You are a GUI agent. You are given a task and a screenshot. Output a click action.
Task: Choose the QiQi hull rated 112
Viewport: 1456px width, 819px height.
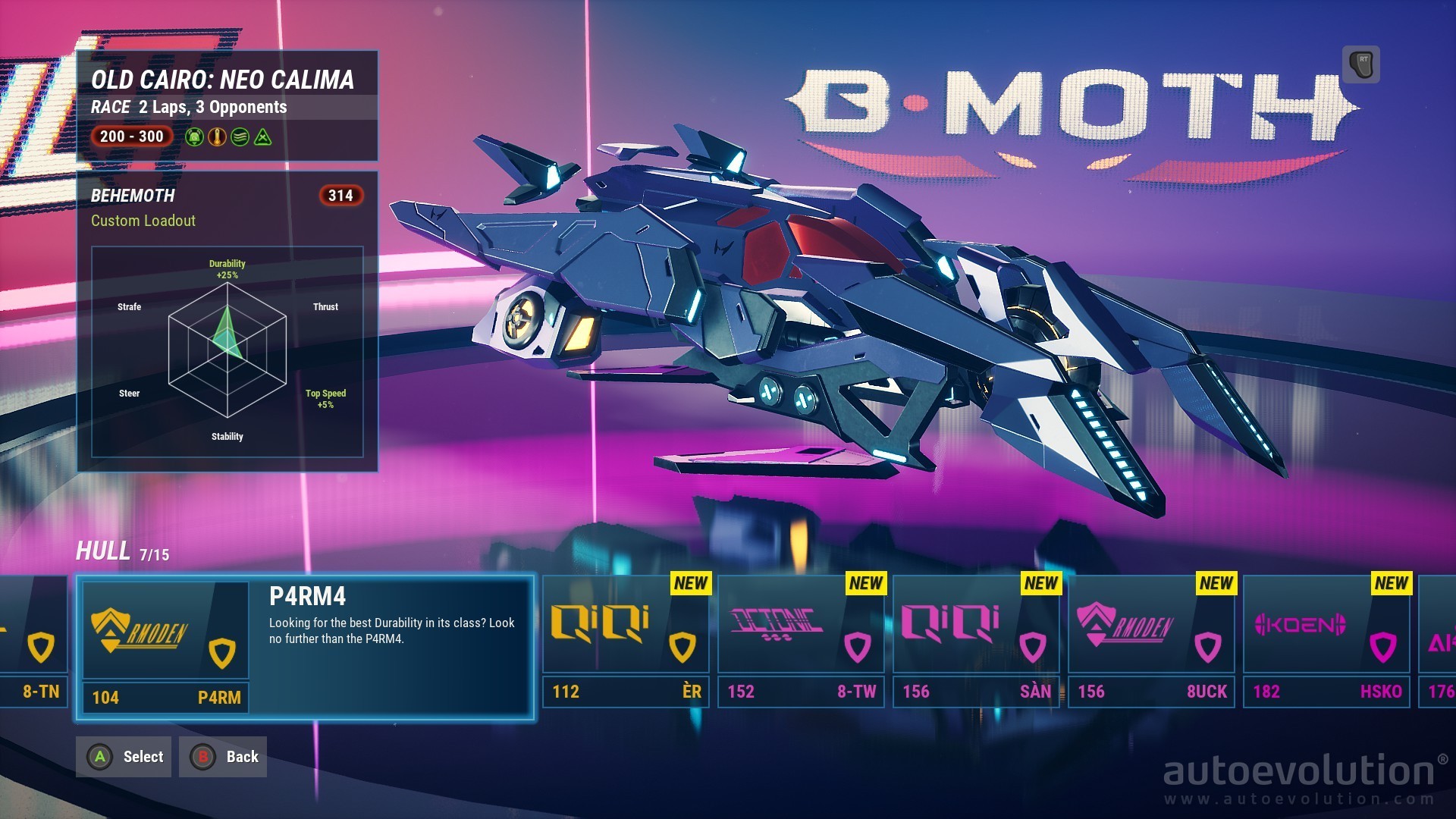pos(626,642)
